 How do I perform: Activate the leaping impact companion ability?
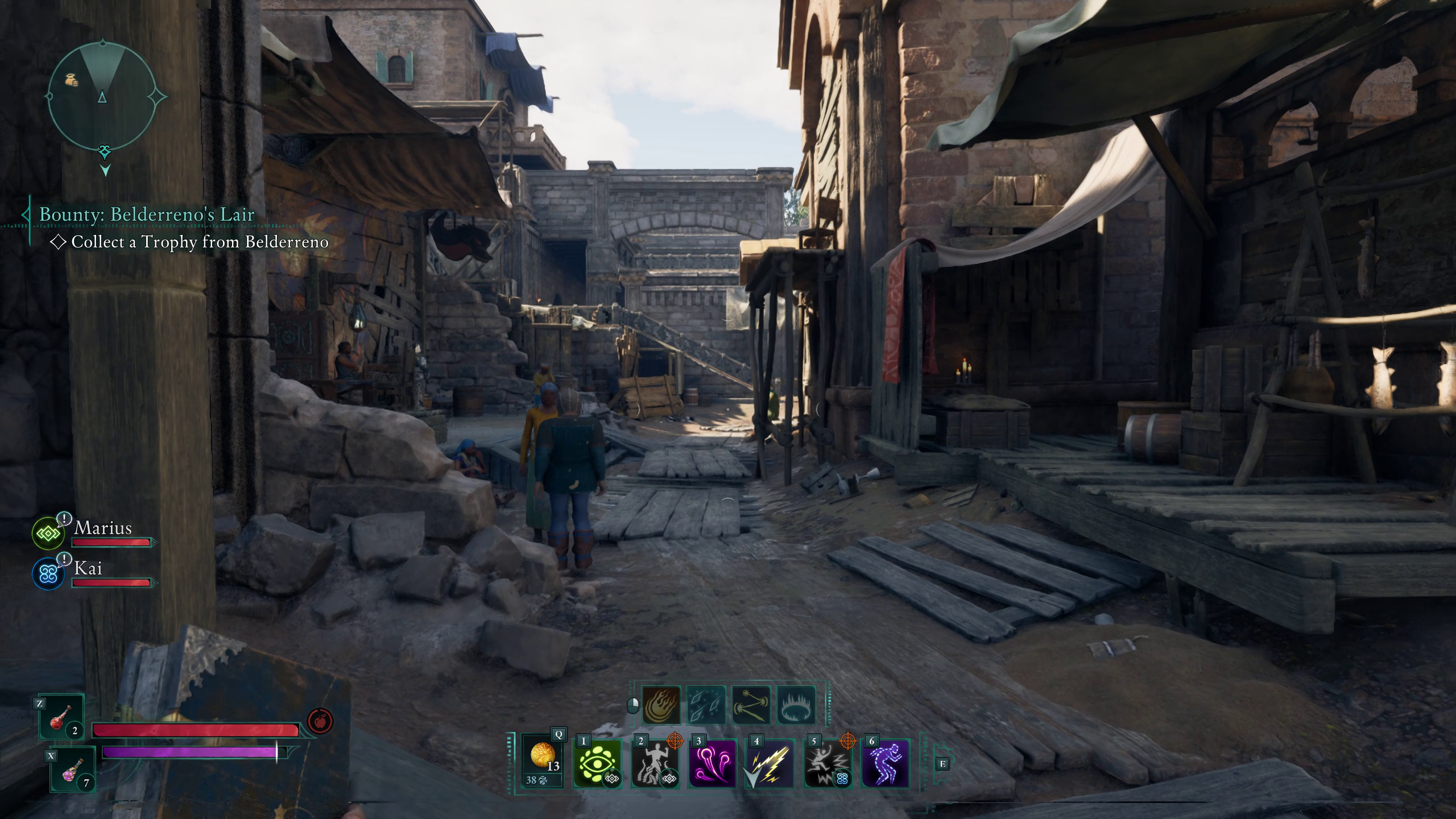point(828,763)
